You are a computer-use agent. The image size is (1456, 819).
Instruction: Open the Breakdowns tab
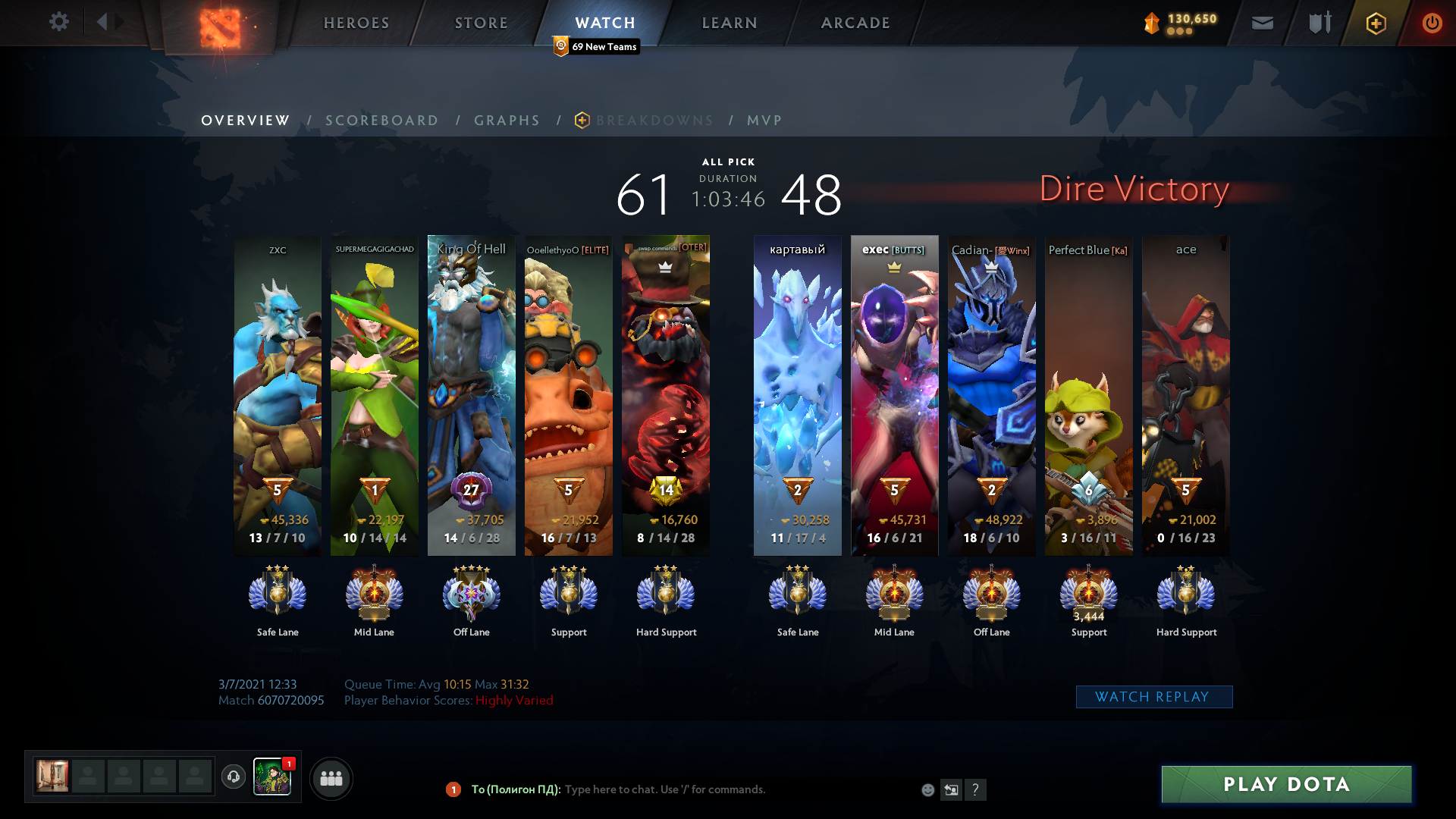(x=654, y=121)
